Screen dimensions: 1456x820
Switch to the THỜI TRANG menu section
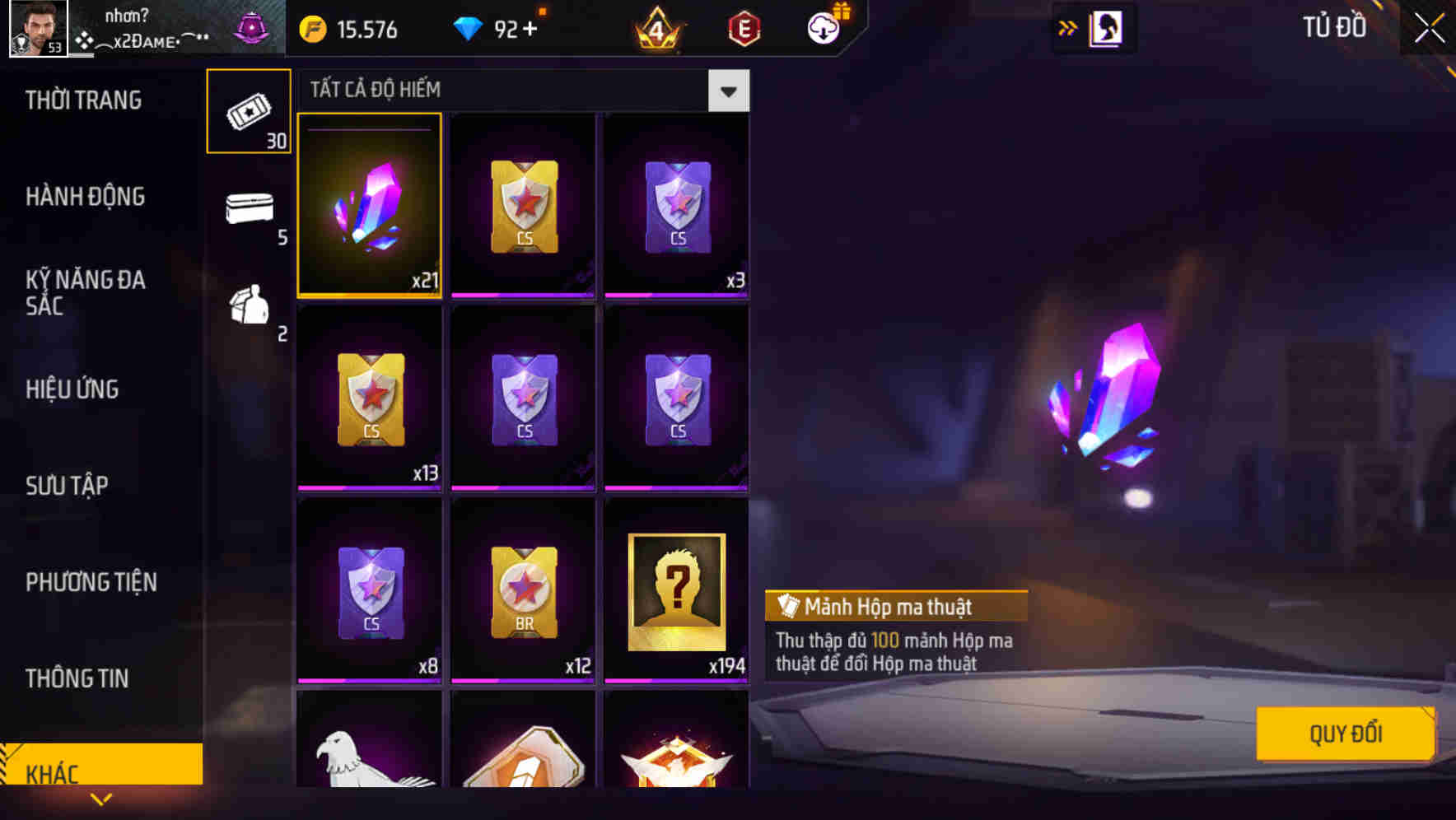tap(82, 100)
